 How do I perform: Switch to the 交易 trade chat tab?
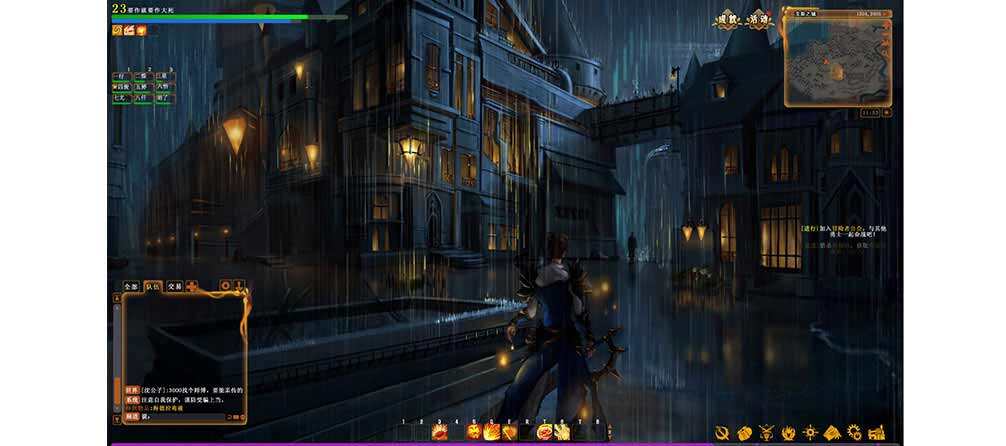[174, 286]
